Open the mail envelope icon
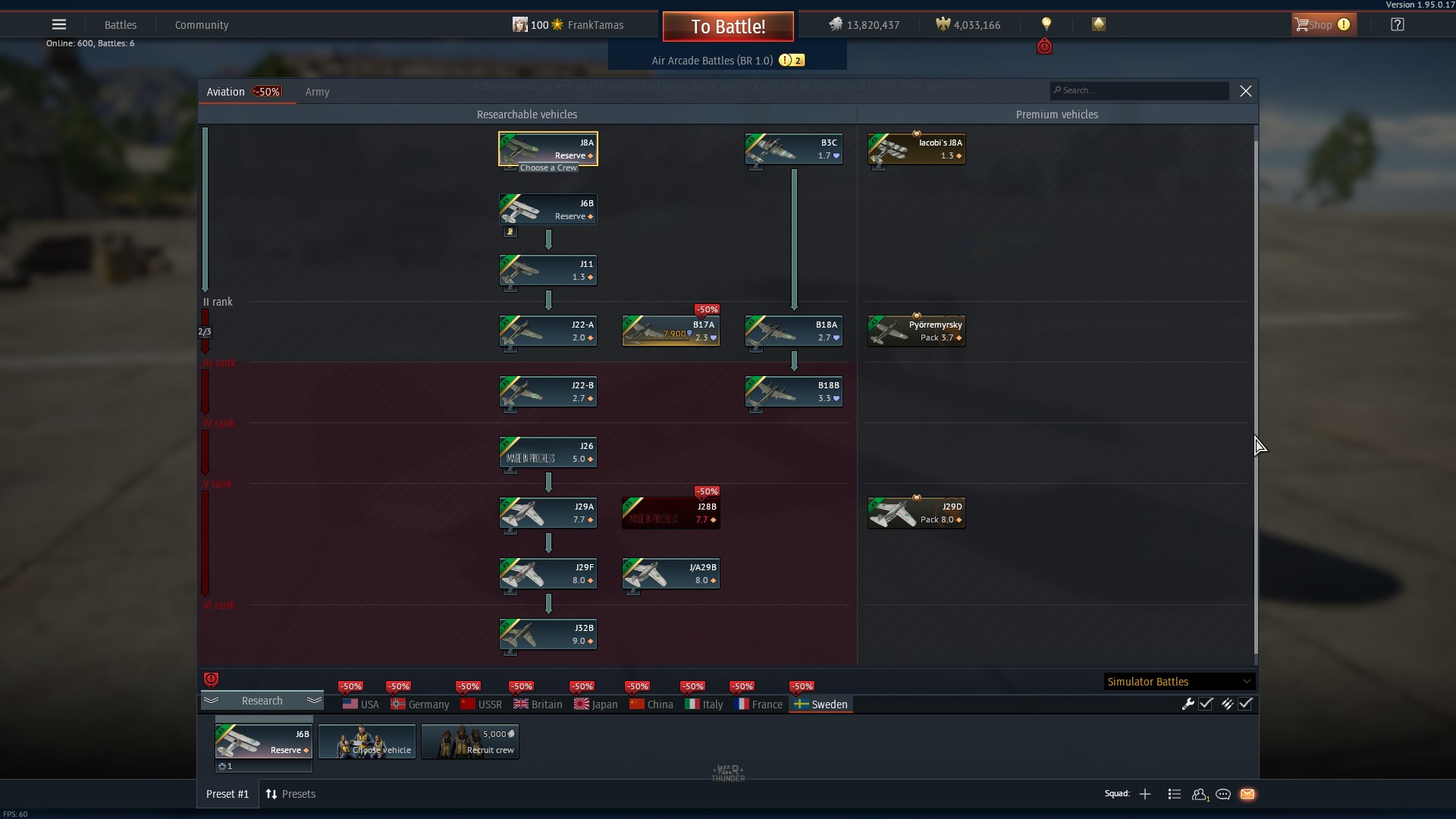The image size is (1456, 819). point(1247,794)
